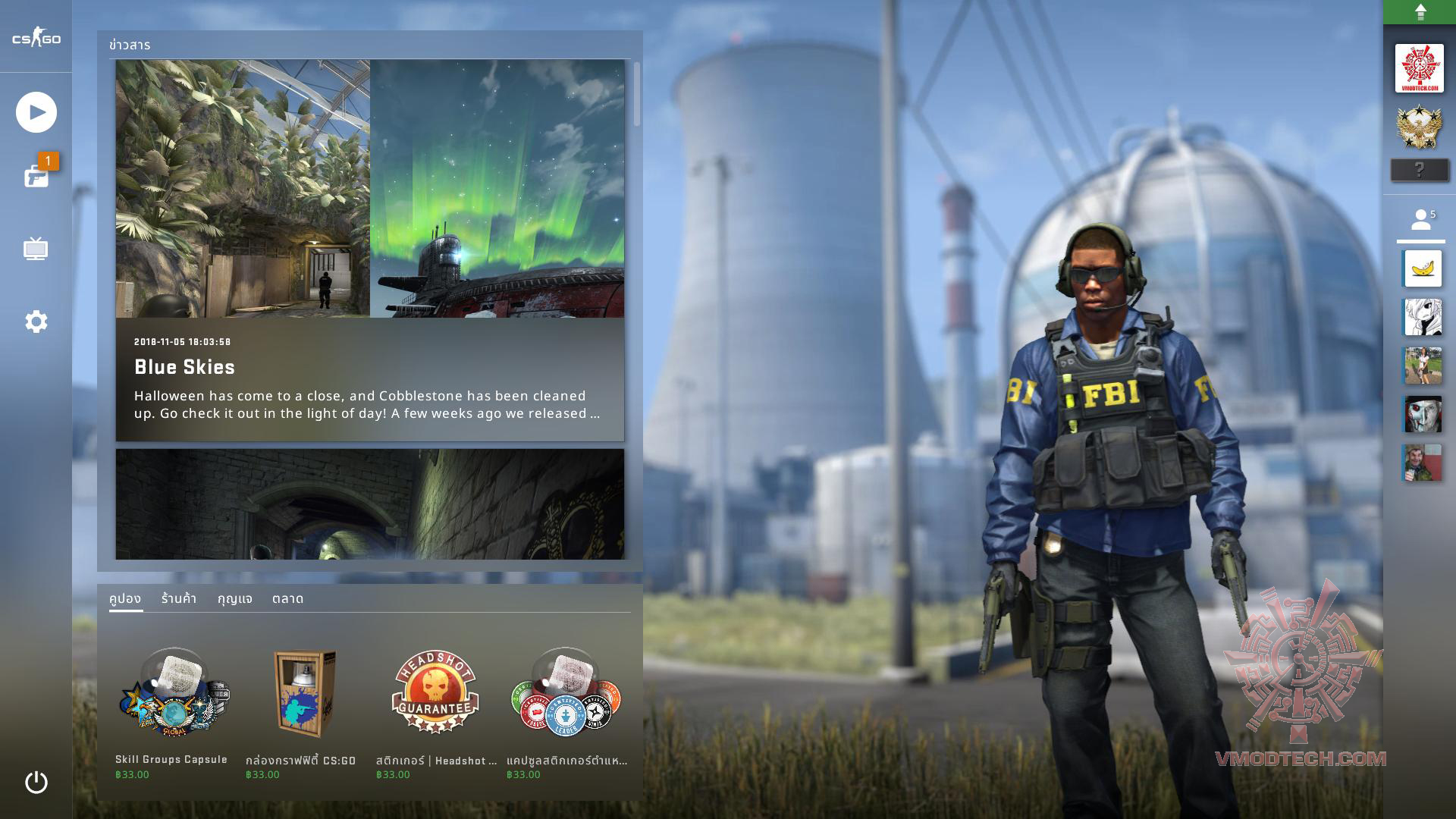Expand the green arrow sidebar toggle

pyautogui.click(x=1420, y=12)
